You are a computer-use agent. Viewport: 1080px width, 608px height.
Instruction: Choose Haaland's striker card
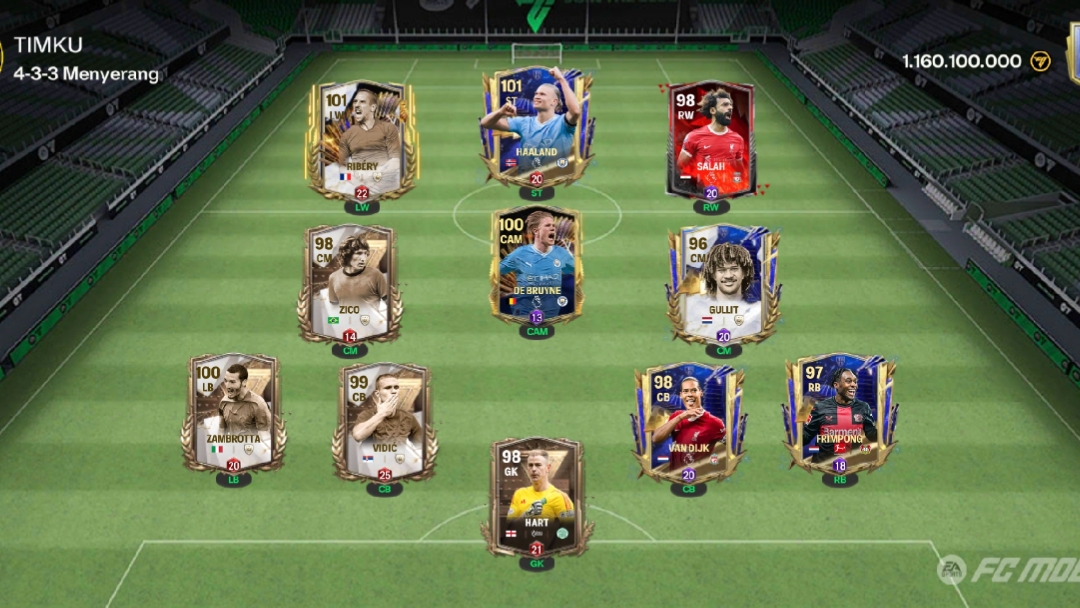[x=537, y=127]
